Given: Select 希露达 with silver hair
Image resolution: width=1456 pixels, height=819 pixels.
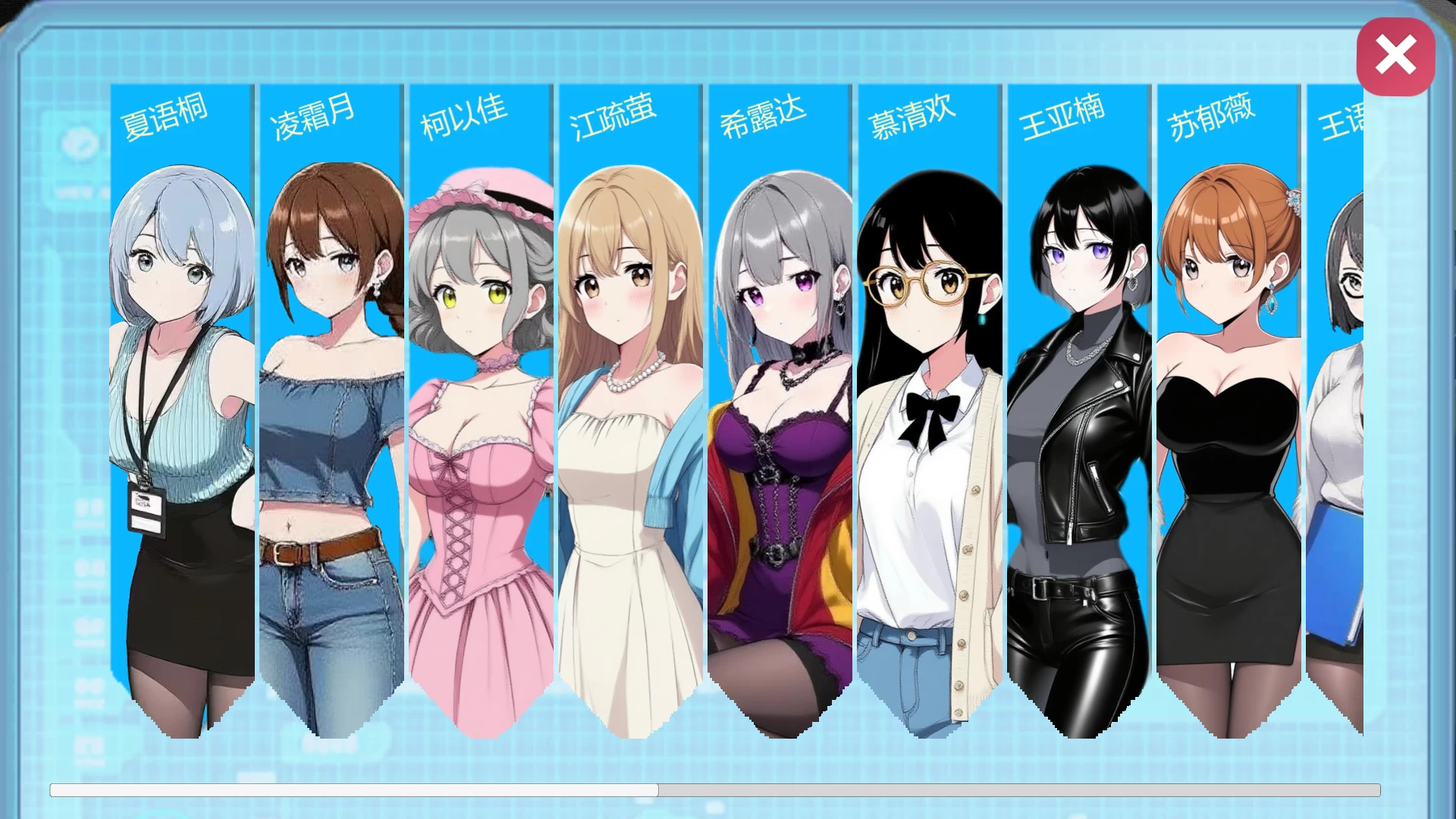Looking at the screenshot, I should (x=778, y=417).
